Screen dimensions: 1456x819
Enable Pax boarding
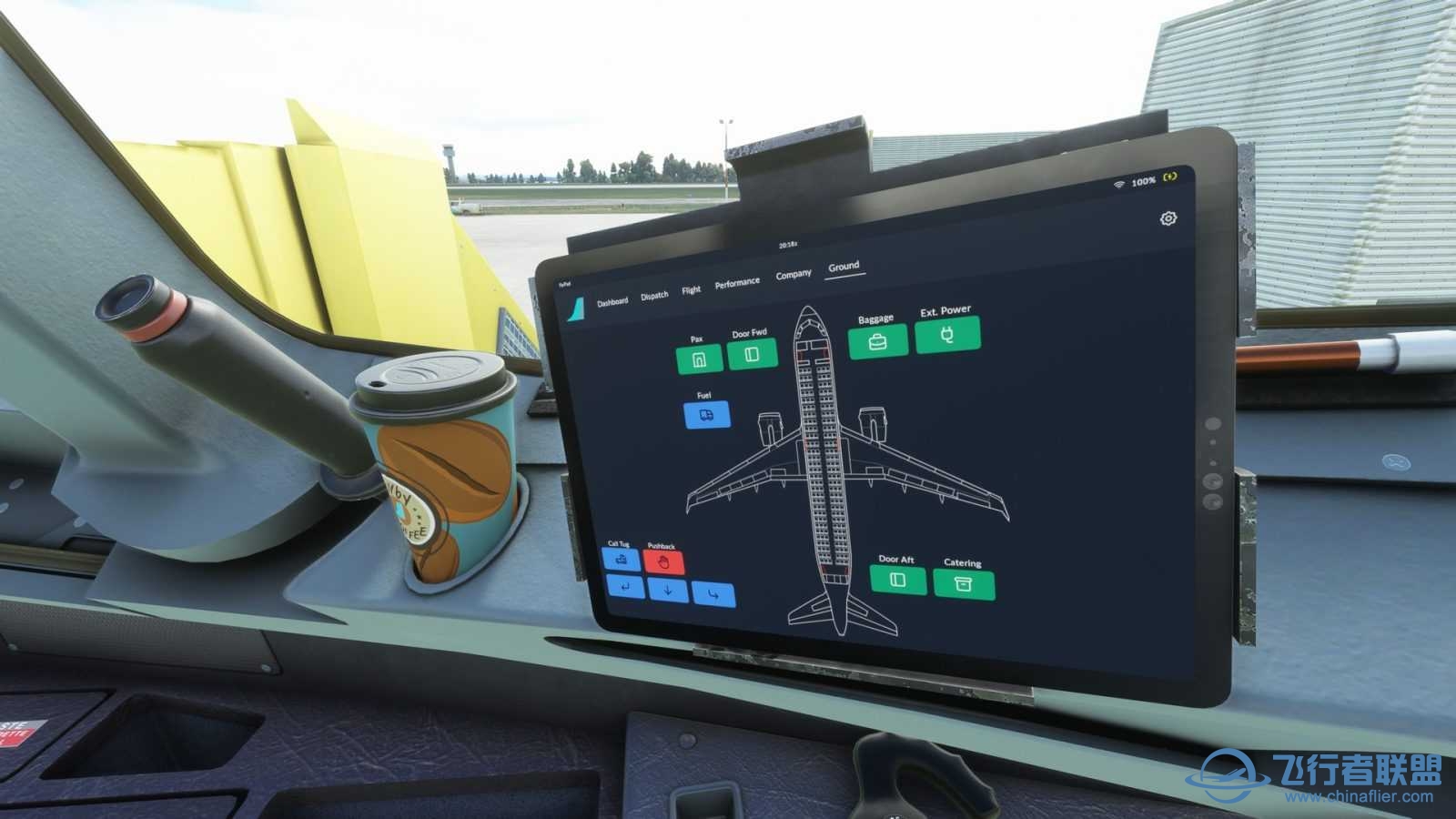click(697, 360)
